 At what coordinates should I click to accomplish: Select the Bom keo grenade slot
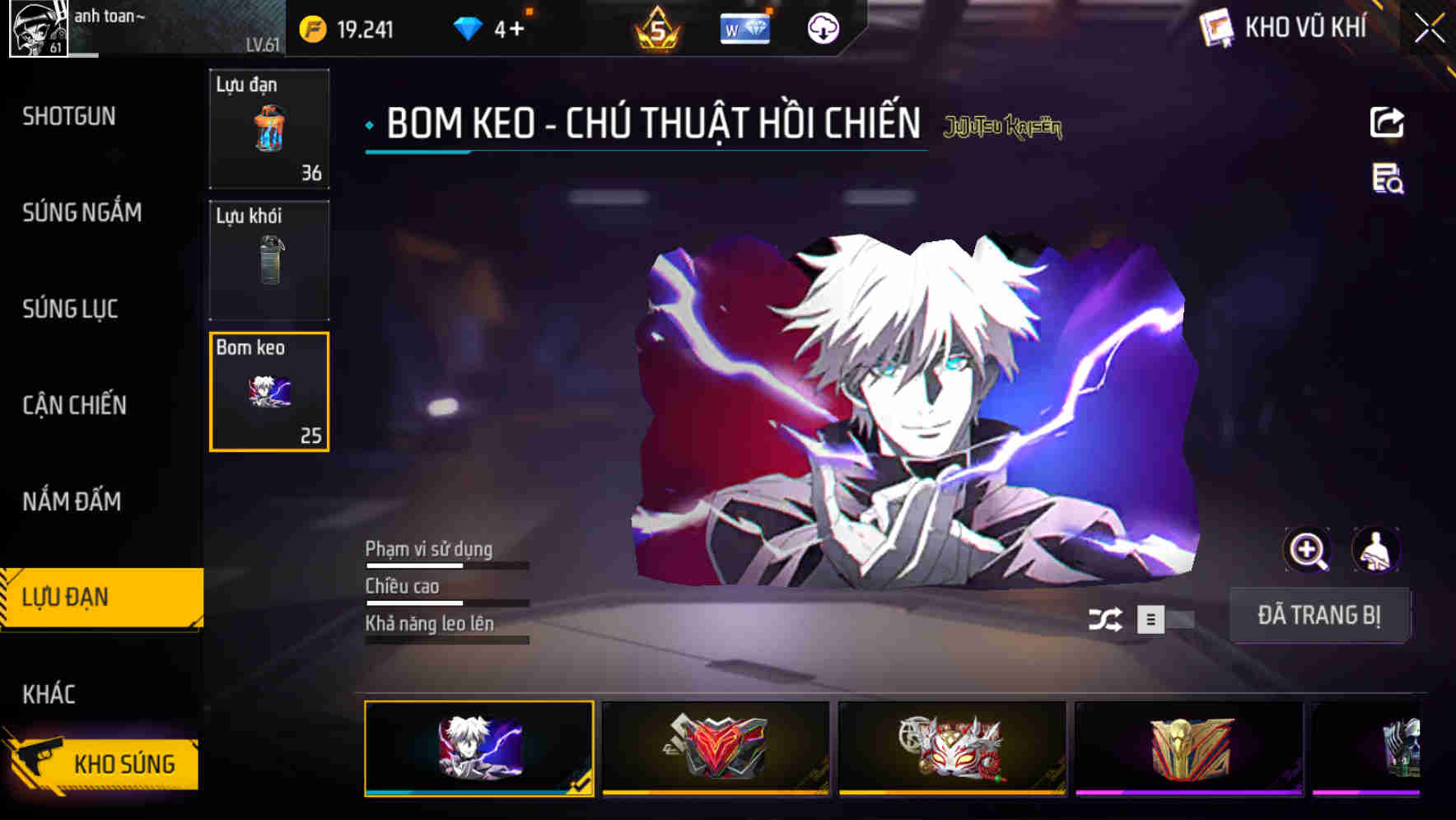point(268,393)
